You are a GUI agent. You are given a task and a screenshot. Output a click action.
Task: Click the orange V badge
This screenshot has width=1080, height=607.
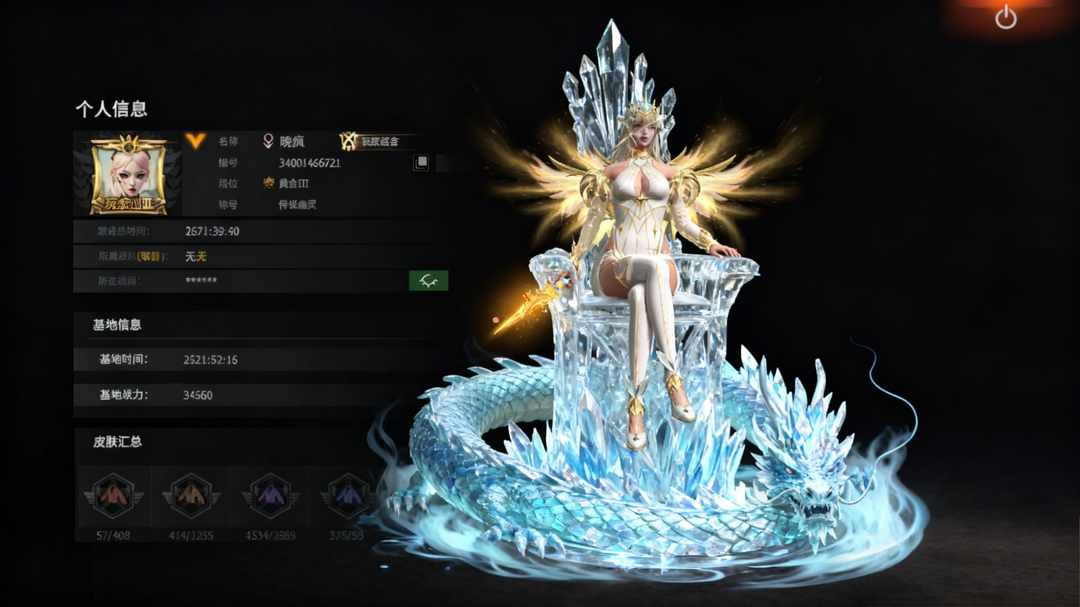195,141
